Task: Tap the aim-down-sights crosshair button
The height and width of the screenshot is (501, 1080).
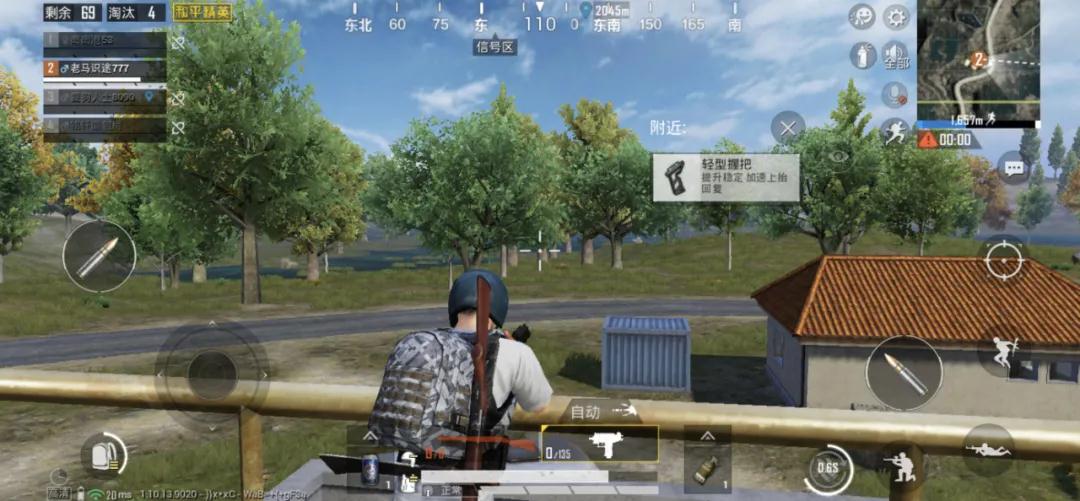Action: [1003, 260]
